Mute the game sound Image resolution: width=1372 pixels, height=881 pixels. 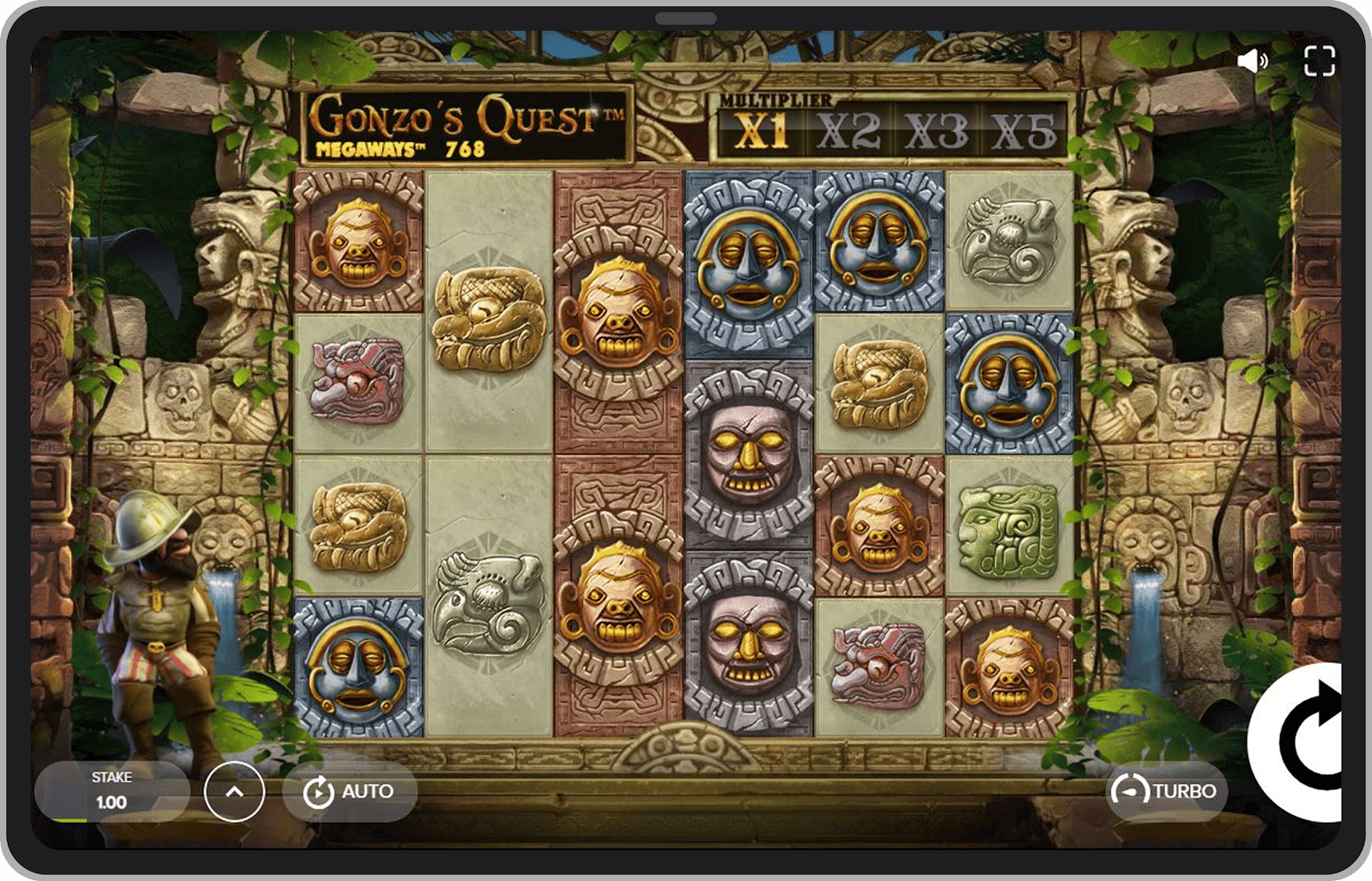tap(1253, 61)
